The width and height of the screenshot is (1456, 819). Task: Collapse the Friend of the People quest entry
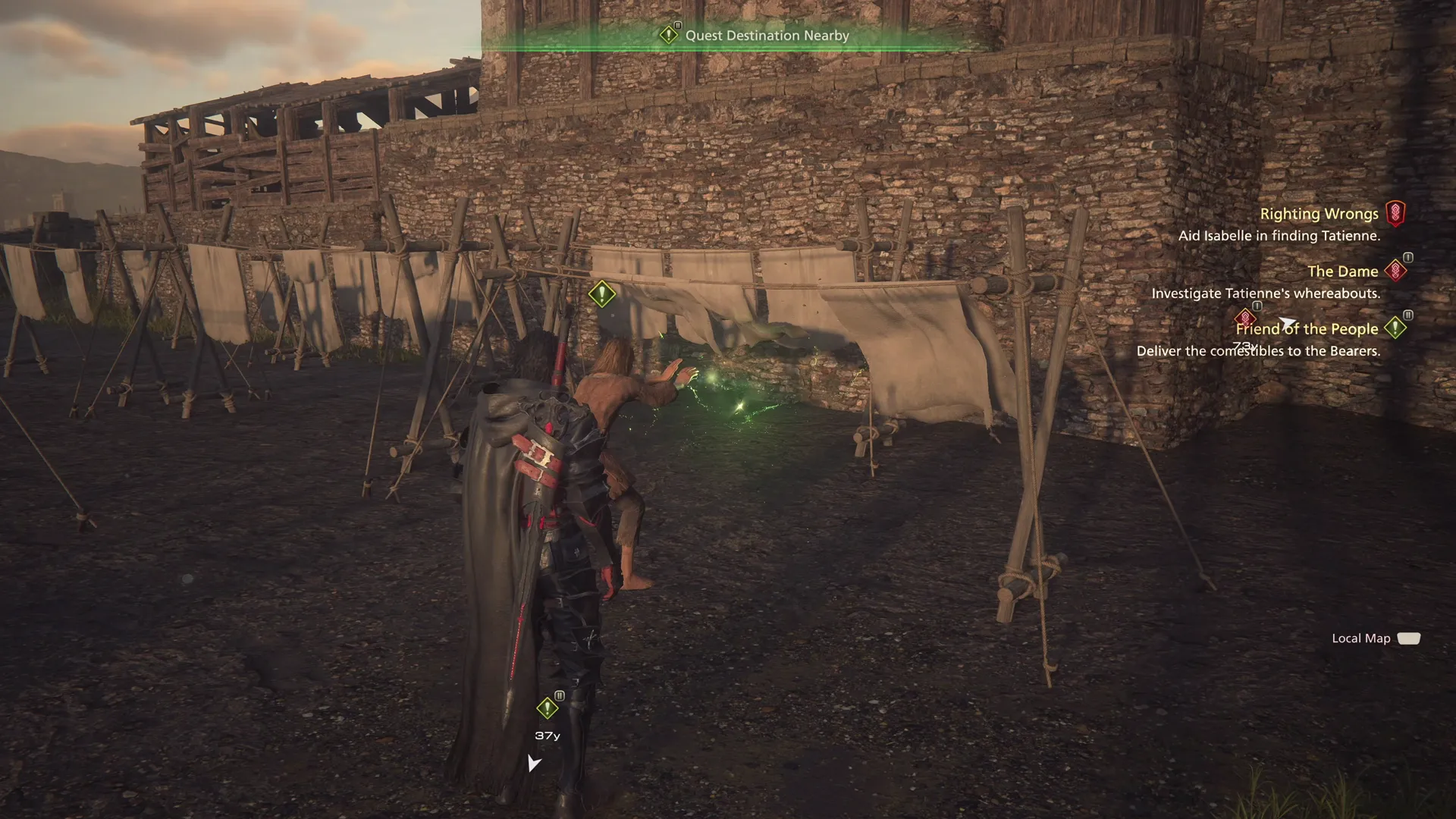(x=1307, y=328)
